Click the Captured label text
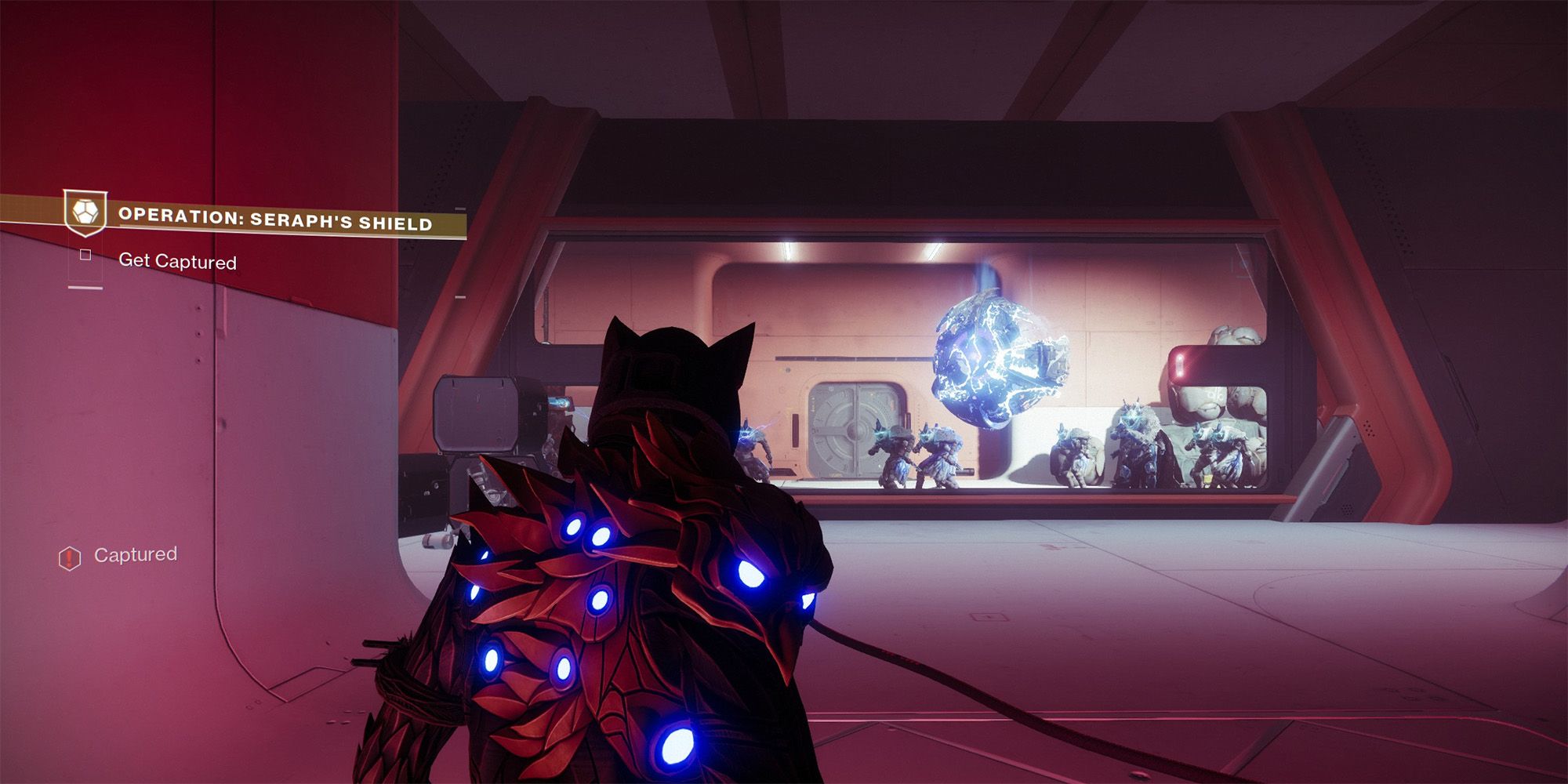 (137, 554)
